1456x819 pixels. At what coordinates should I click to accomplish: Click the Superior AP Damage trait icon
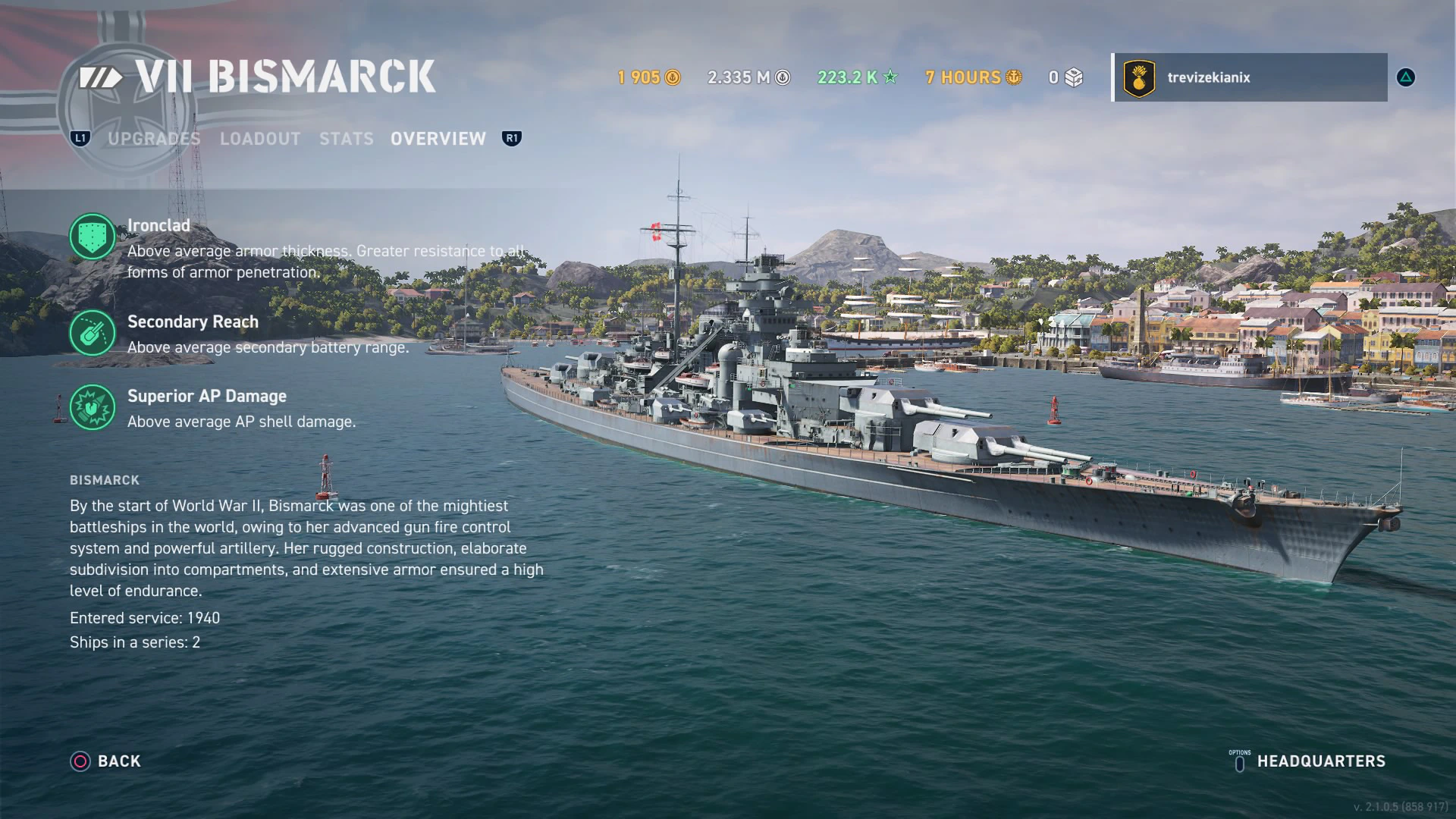coord(93,407)
